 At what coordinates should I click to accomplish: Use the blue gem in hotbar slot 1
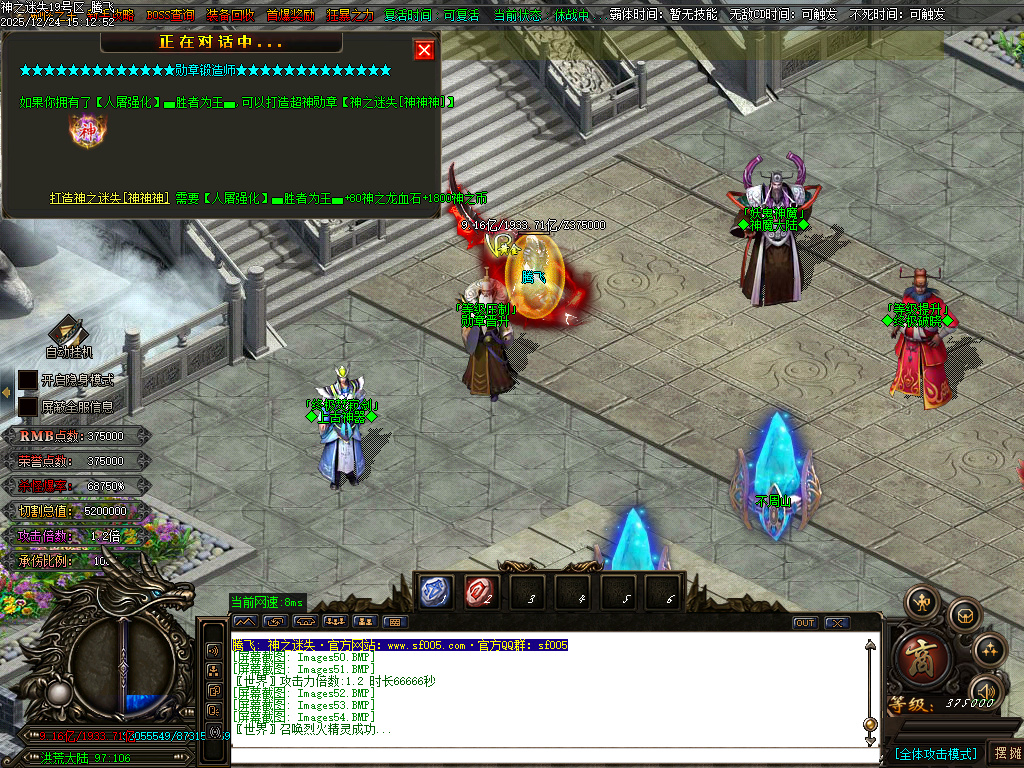point(433,592)
